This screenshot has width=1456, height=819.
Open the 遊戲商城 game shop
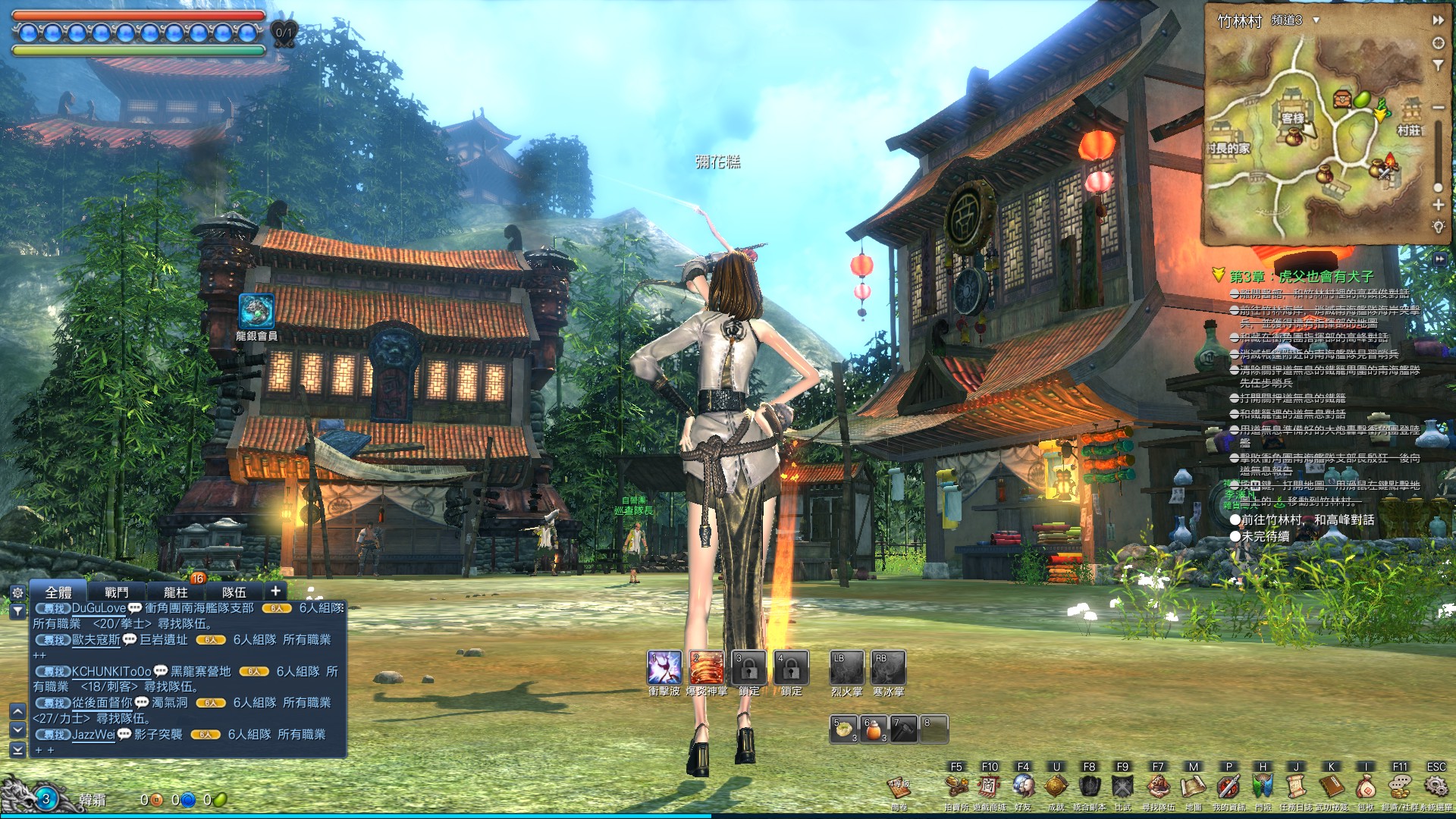[989, 786]
